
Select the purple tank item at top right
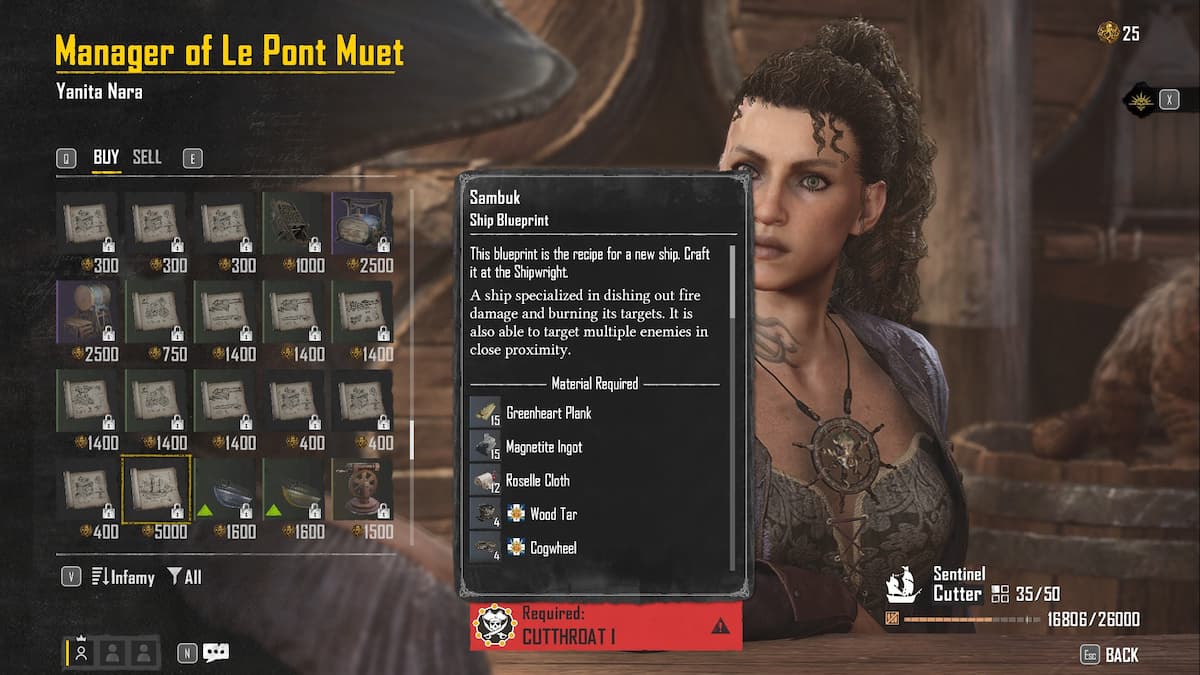[x=362, y=223]
